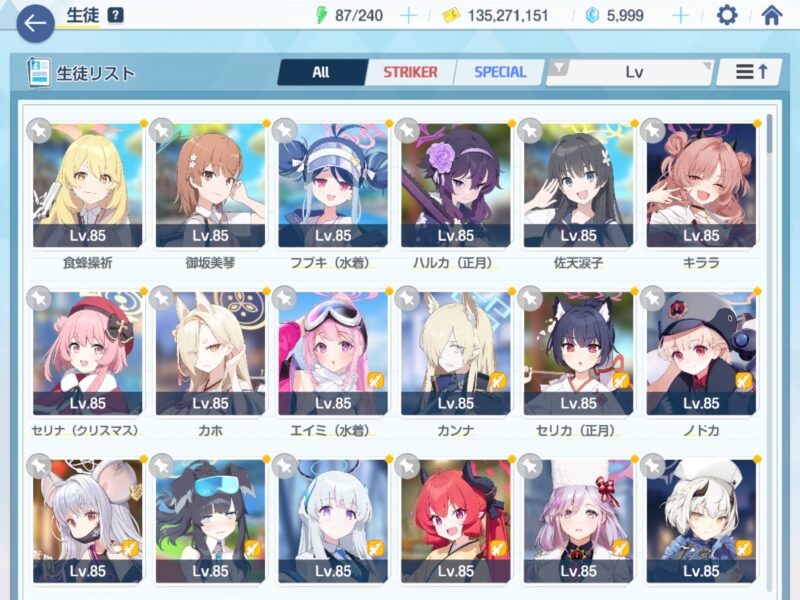Switch to the STRIKER tab

410,72
